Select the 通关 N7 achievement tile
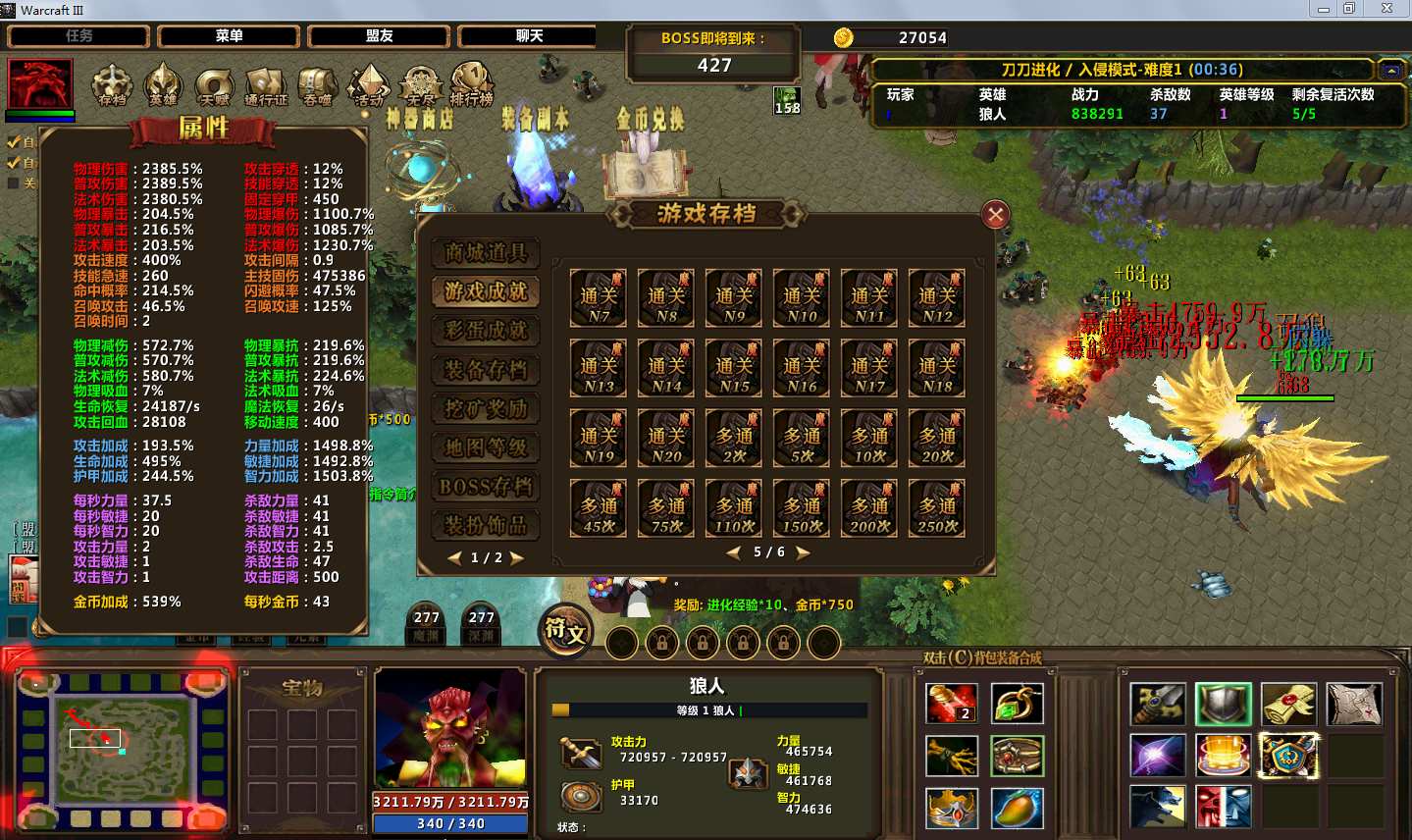Screen dimensions: 1412x840 (x=599, y=298)
